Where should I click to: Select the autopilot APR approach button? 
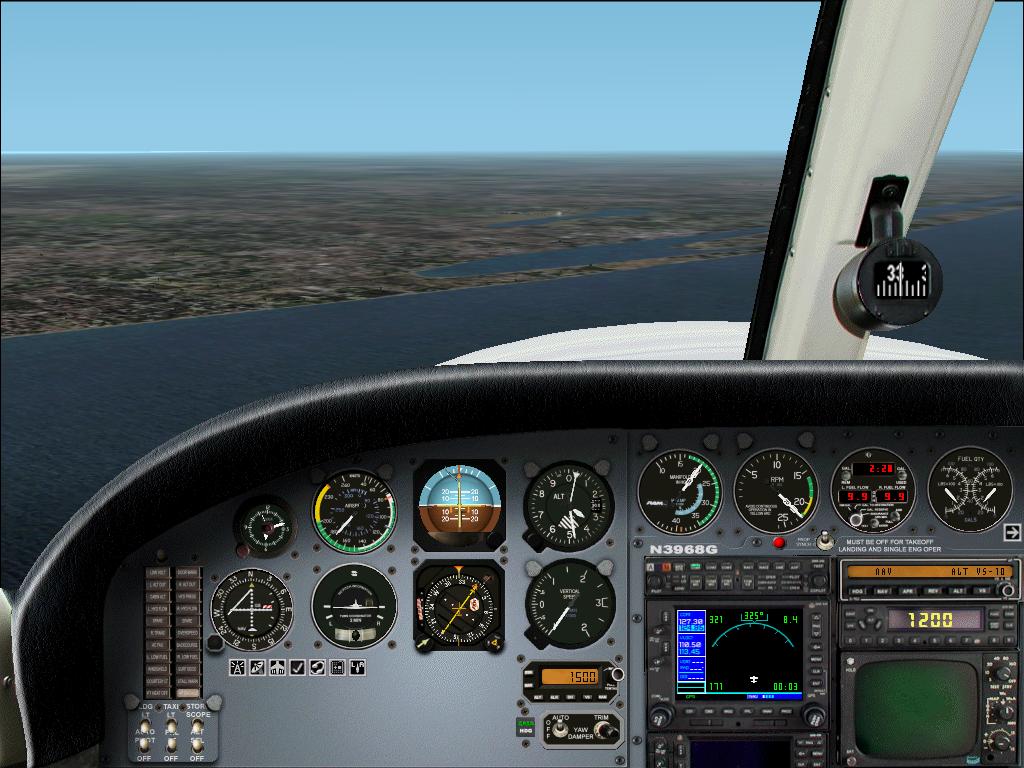click(x=909, y=591)
